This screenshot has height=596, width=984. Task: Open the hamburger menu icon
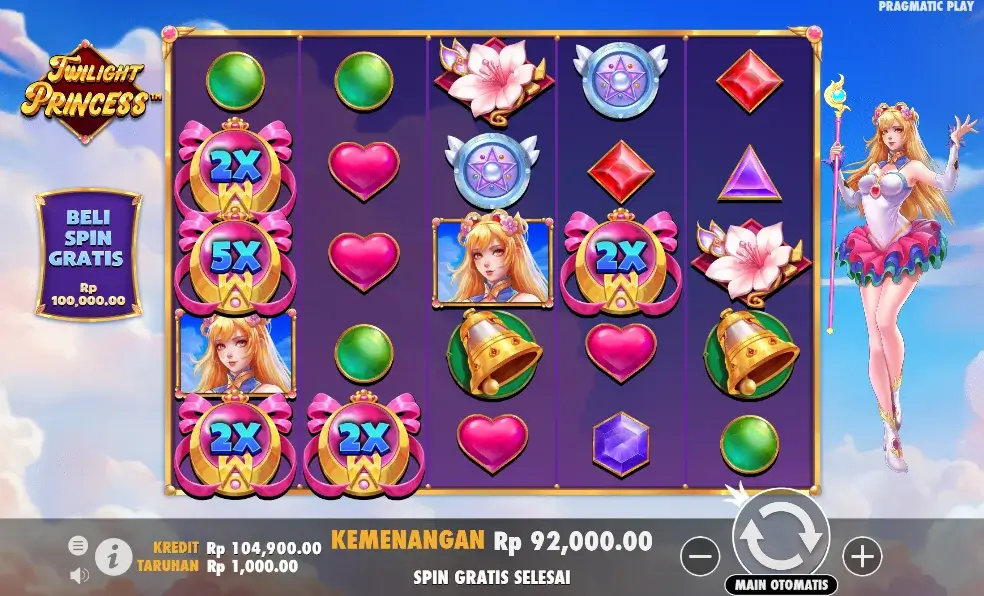[x=78, y=546]
